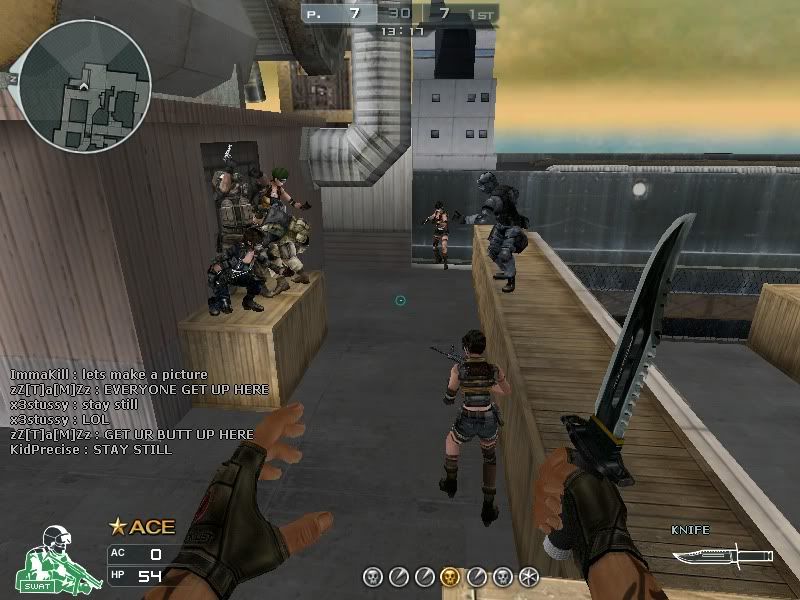The width and height of the screenshot is (800, 600).
Task: Click the gold skull kill medal
Action: pyautogui.click(x=450, y=576)
